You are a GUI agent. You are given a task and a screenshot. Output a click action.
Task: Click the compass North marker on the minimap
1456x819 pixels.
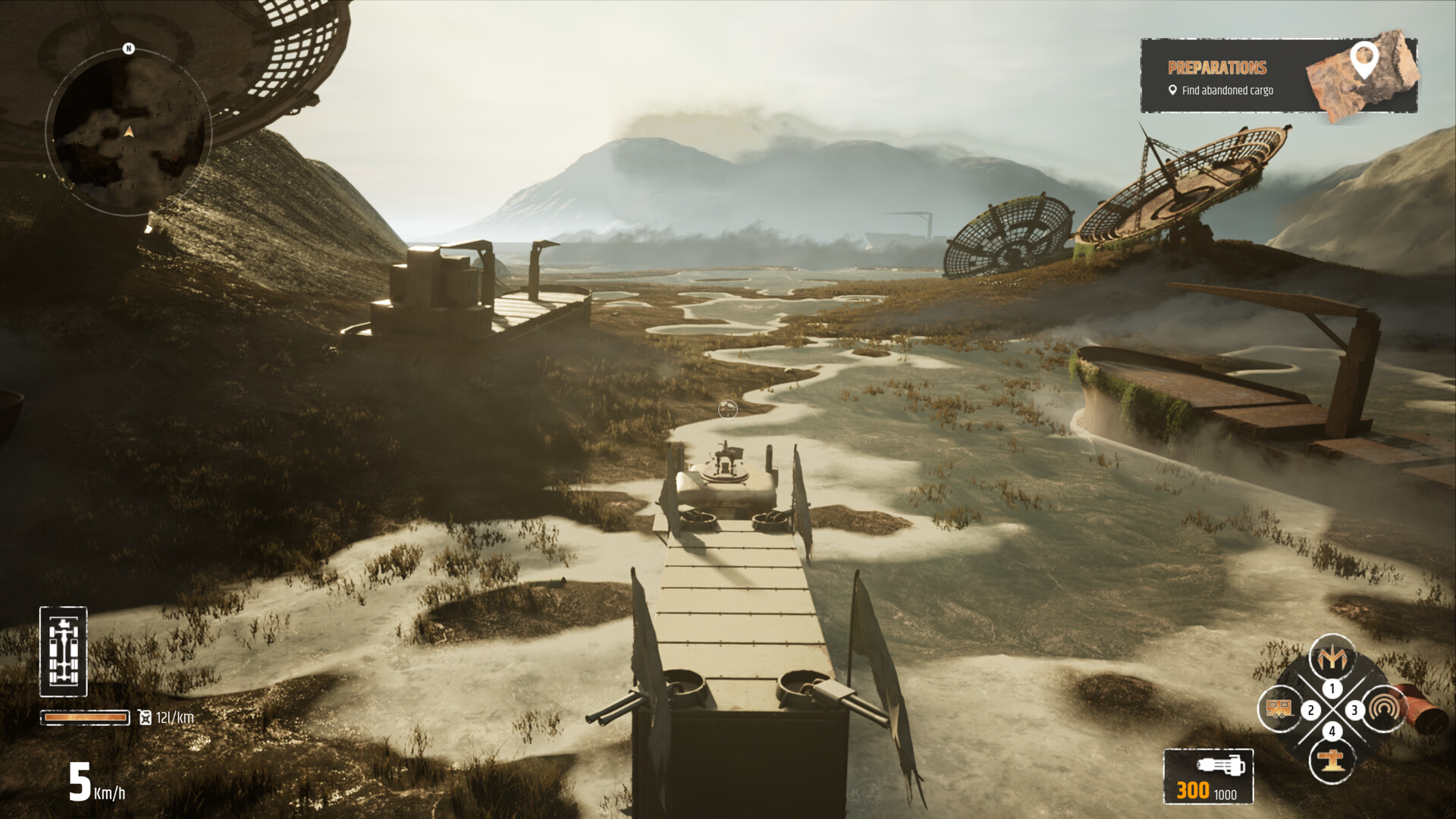tap(127, 49)
